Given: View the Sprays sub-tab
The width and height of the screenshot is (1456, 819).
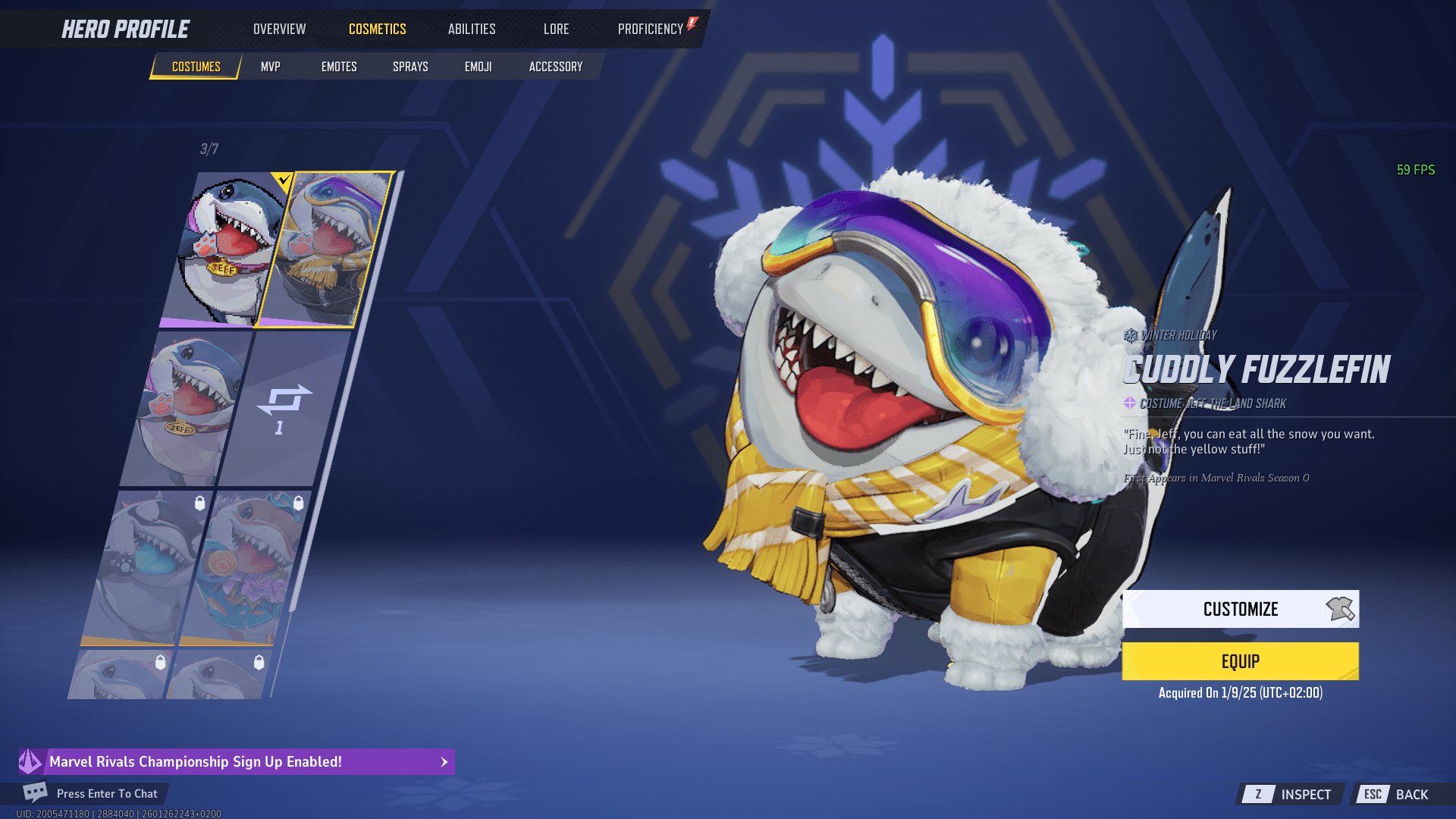Looking at the screenshot, I should [410, 67].
